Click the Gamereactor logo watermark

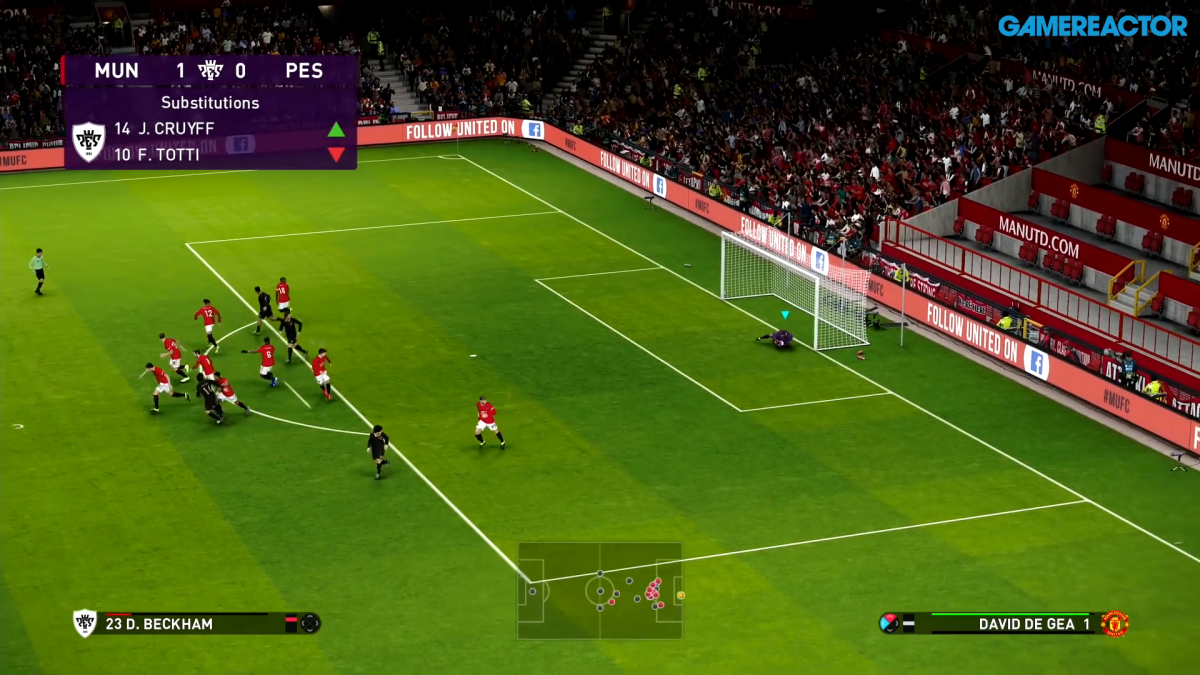1092,25
